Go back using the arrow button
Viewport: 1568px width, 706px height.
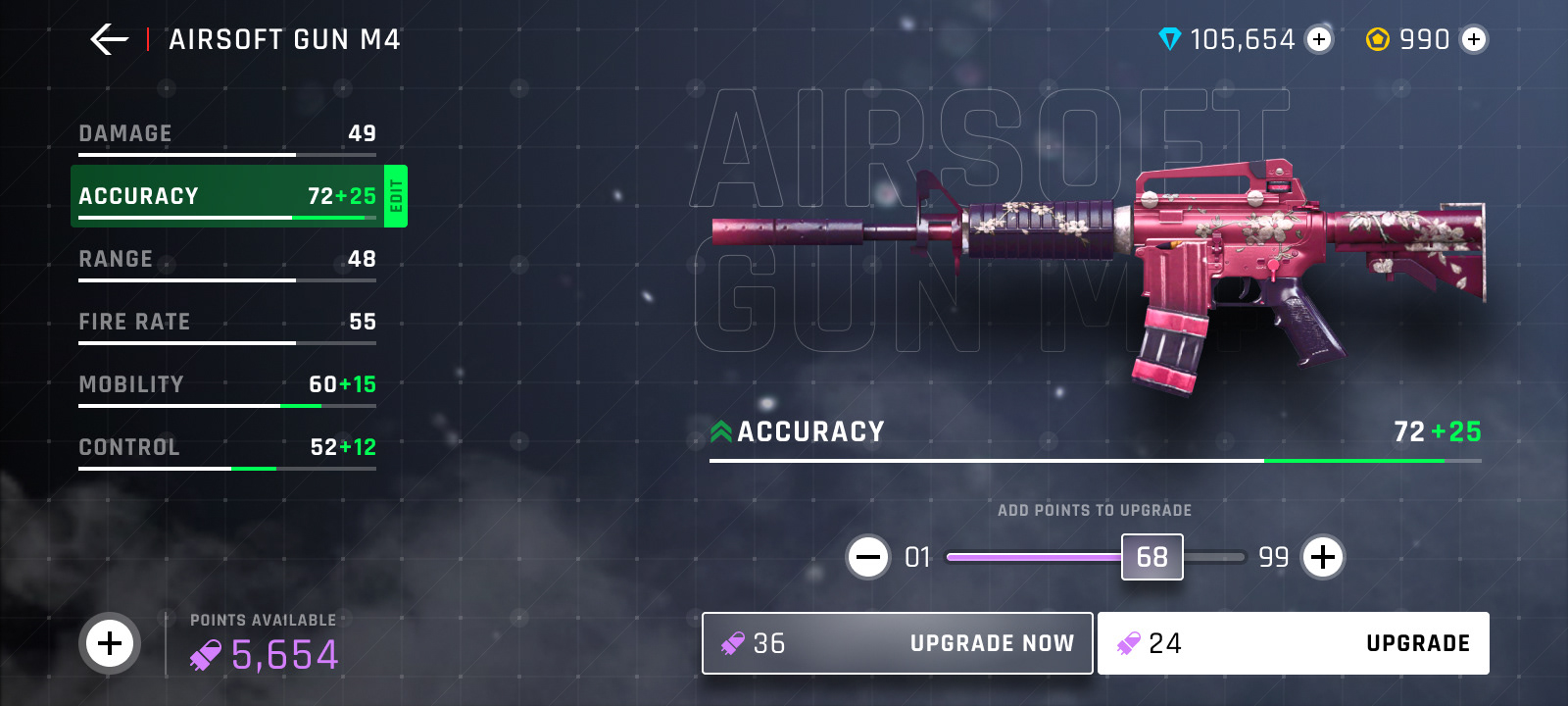coord(109,39)
